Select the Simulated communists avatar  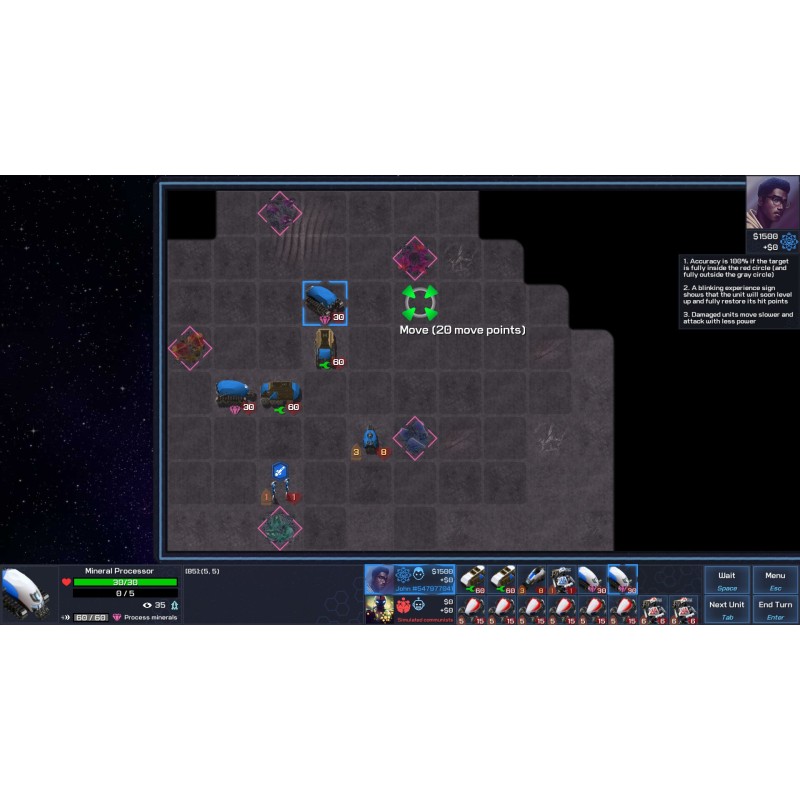tap(379, 608)
